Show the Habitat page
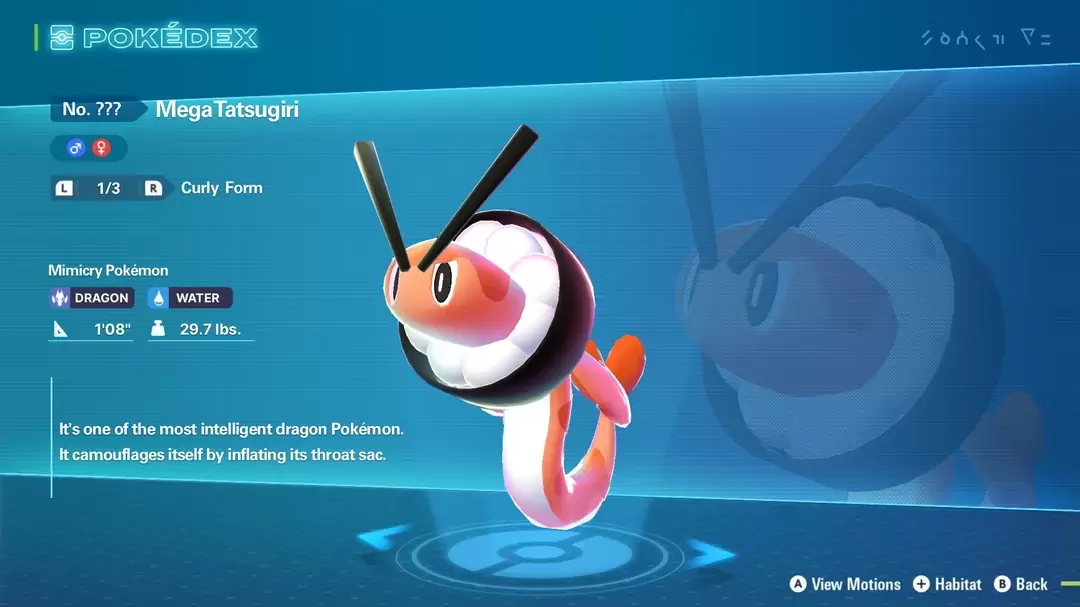Image resolution: width=1080 pixels, height=607 pixels. click(946, 584)
